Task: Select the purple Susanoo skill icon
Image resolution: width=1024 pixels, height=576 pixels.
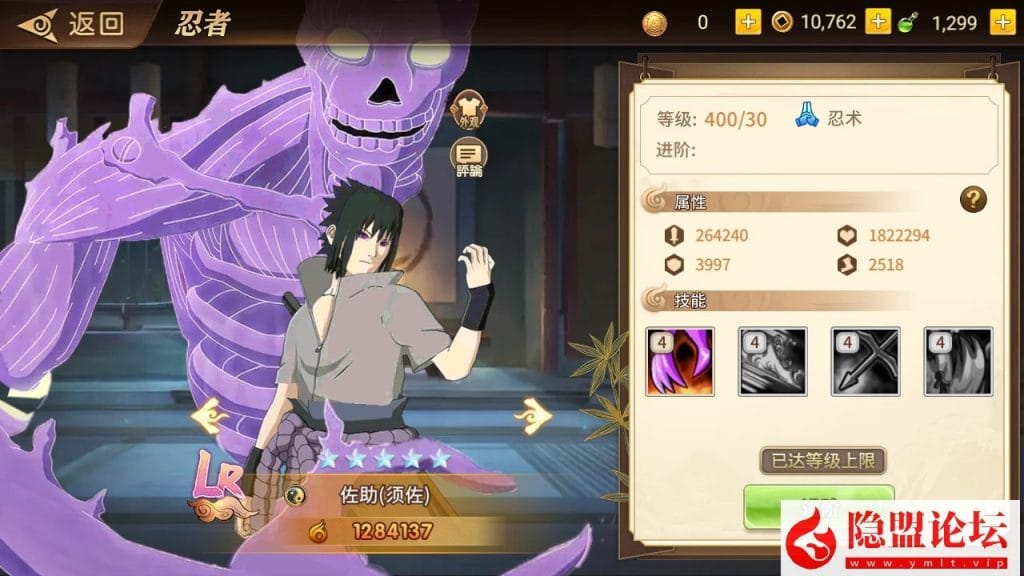Action: pyautogui.click(x=680, y=362)
